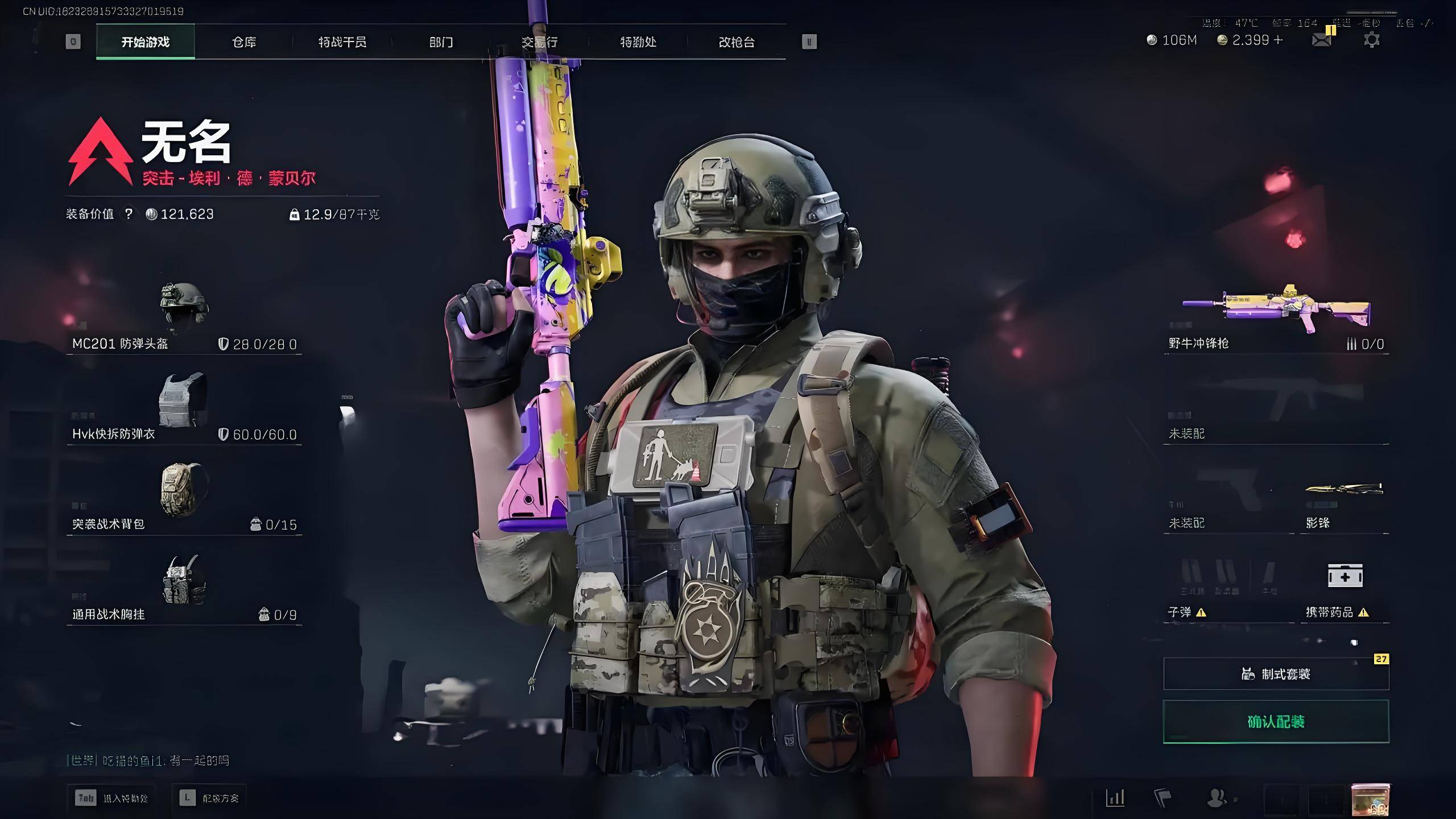Confirm loadout with 确认配装 button
This screenshot has width=1456, height=819.
coord(1276,722)
